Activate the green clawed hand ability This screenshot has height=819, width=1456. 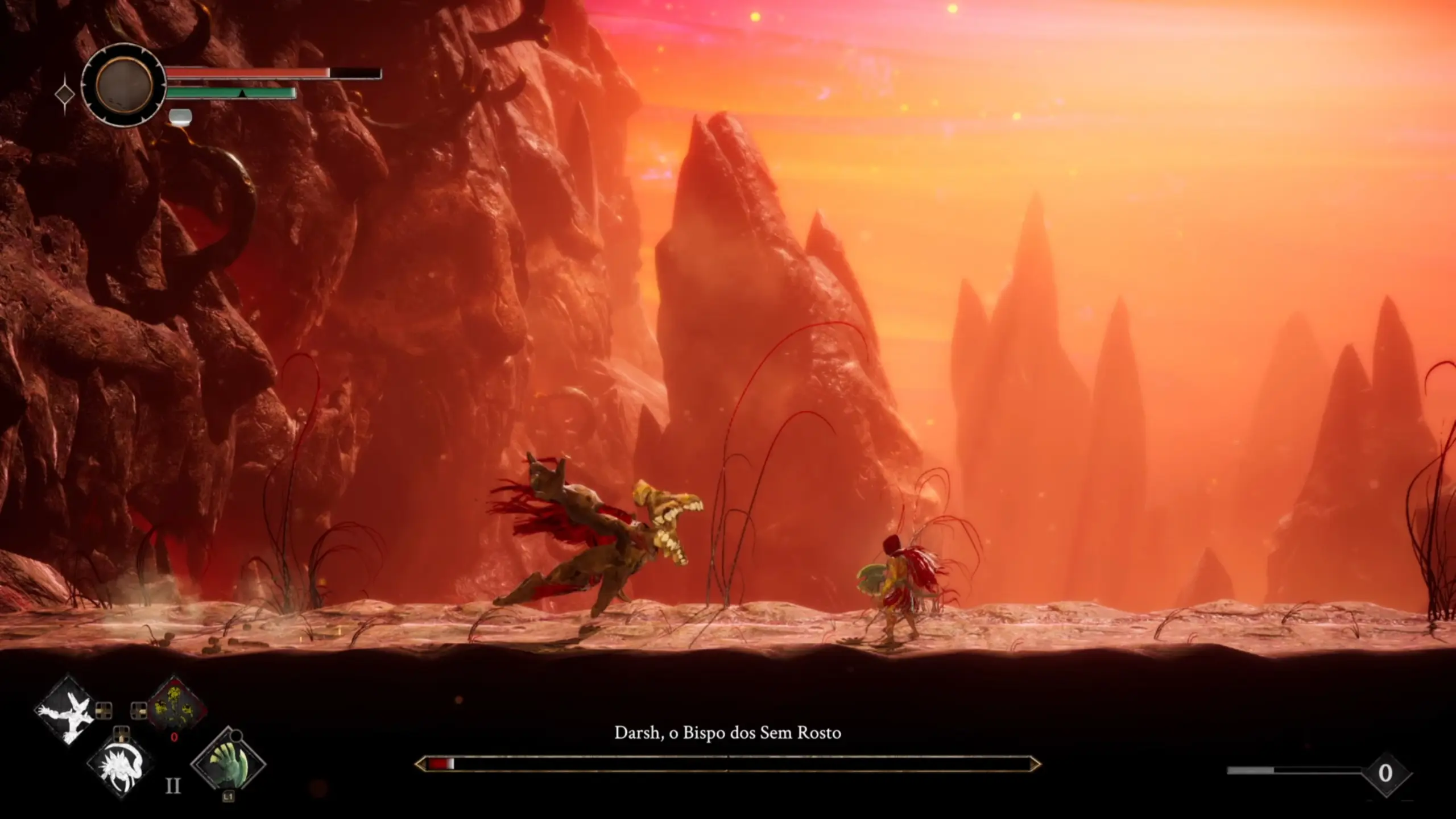[x=229, y=763]
